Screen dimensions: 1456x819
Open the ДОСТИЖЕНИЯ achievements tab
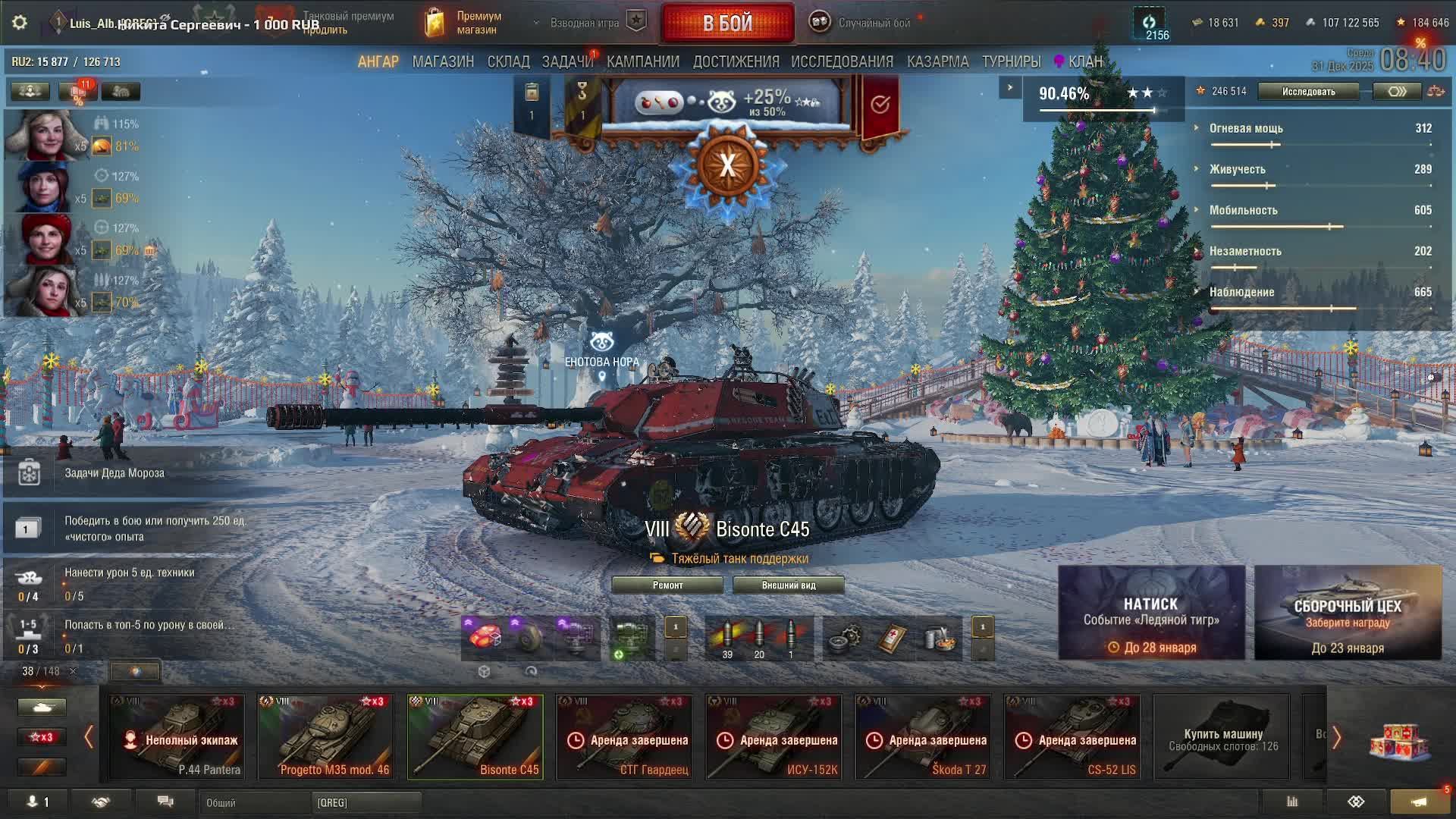736,61
